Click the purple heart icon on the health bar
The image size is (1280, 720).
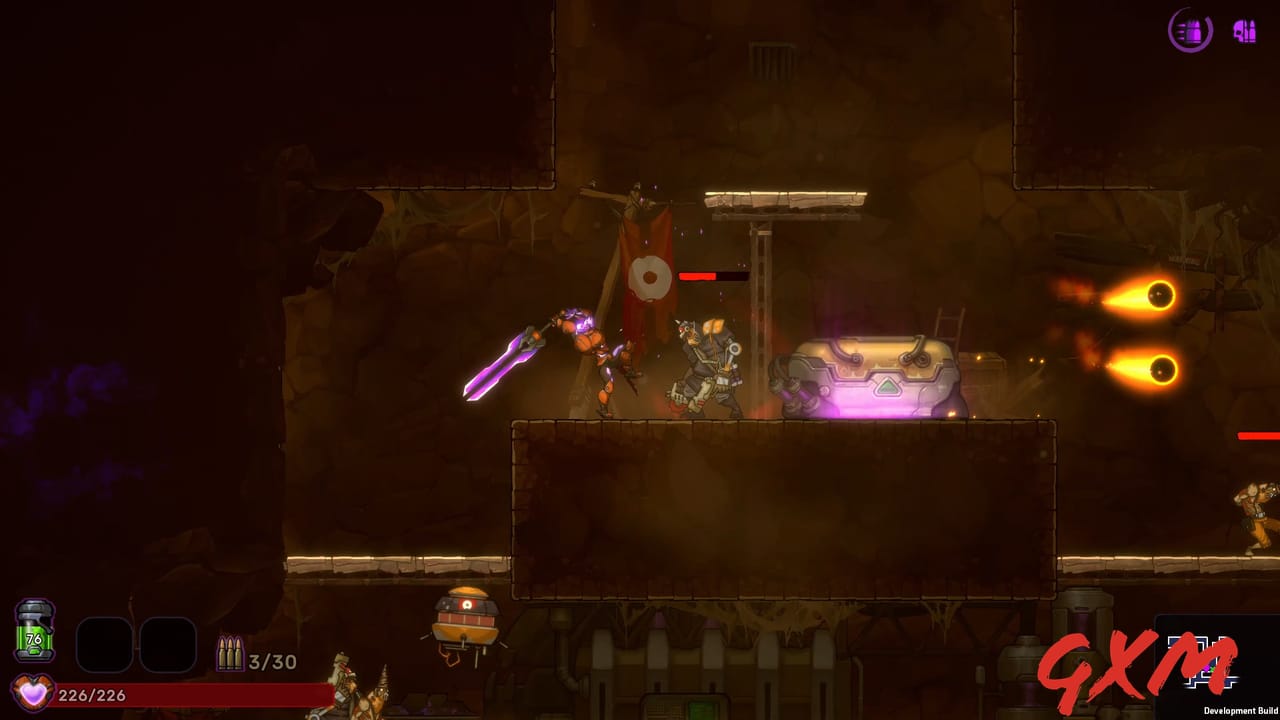[33, 690]
